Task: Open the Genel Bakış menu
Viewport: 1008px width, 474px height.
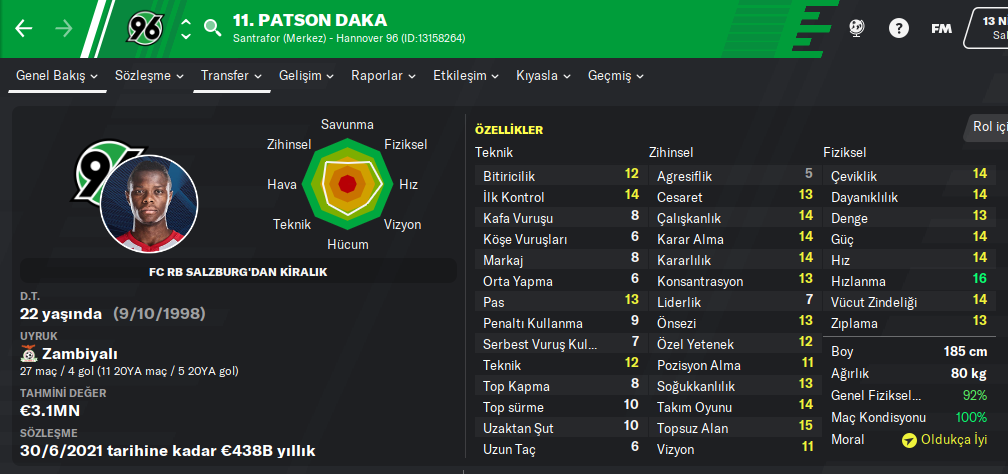Action: coord(57,76)
